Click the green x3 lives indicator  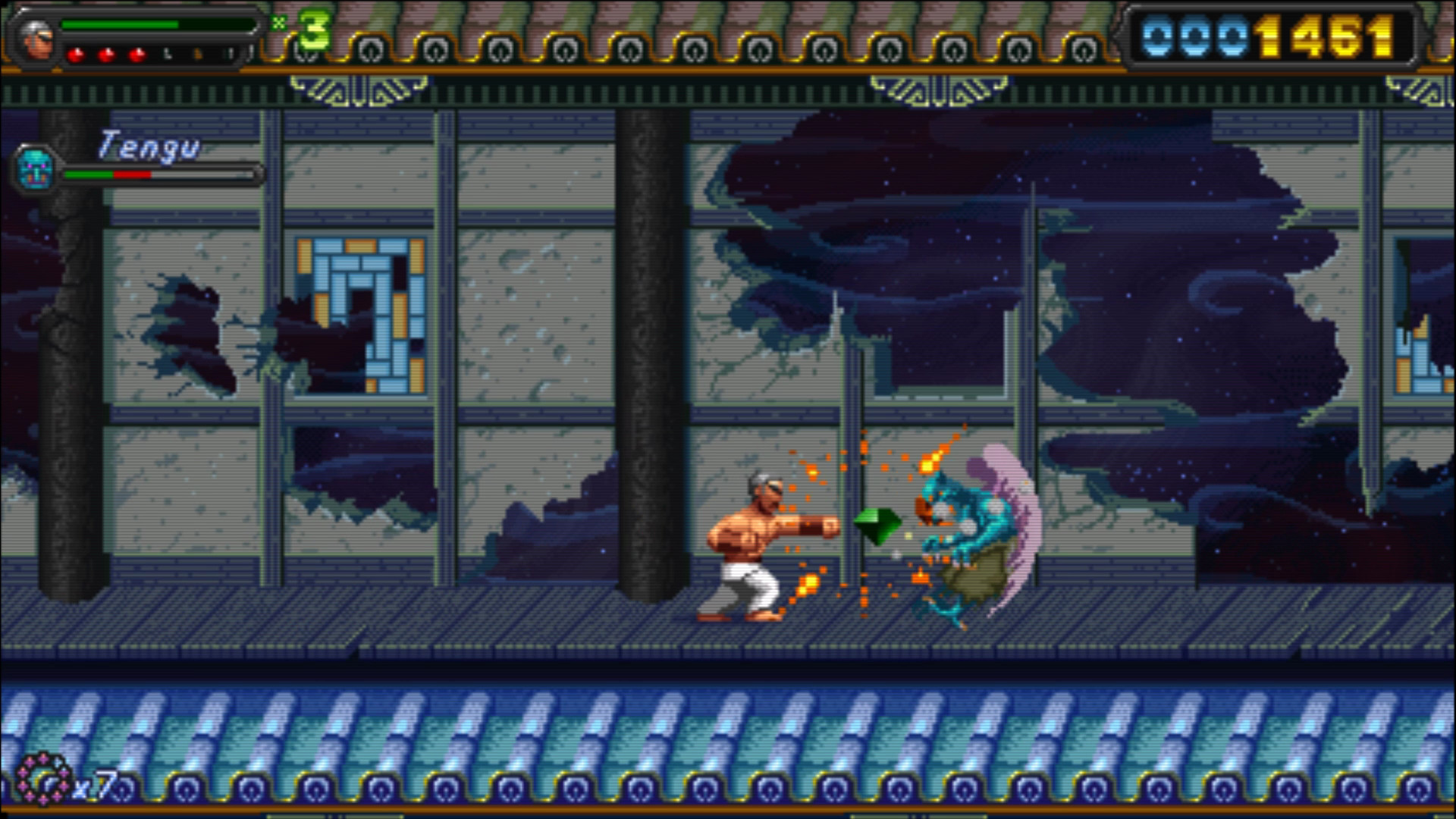pos(312,28)
